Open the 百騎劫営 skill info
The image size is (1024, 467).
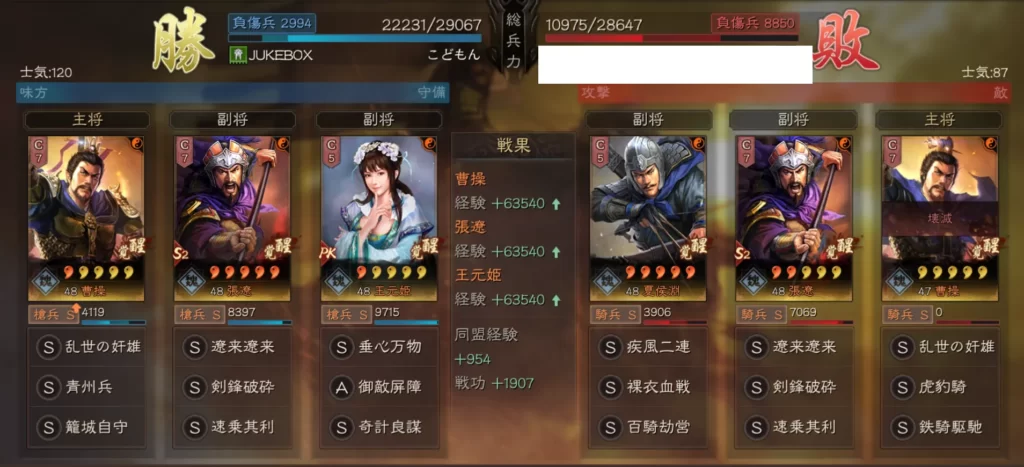(645, 427)
